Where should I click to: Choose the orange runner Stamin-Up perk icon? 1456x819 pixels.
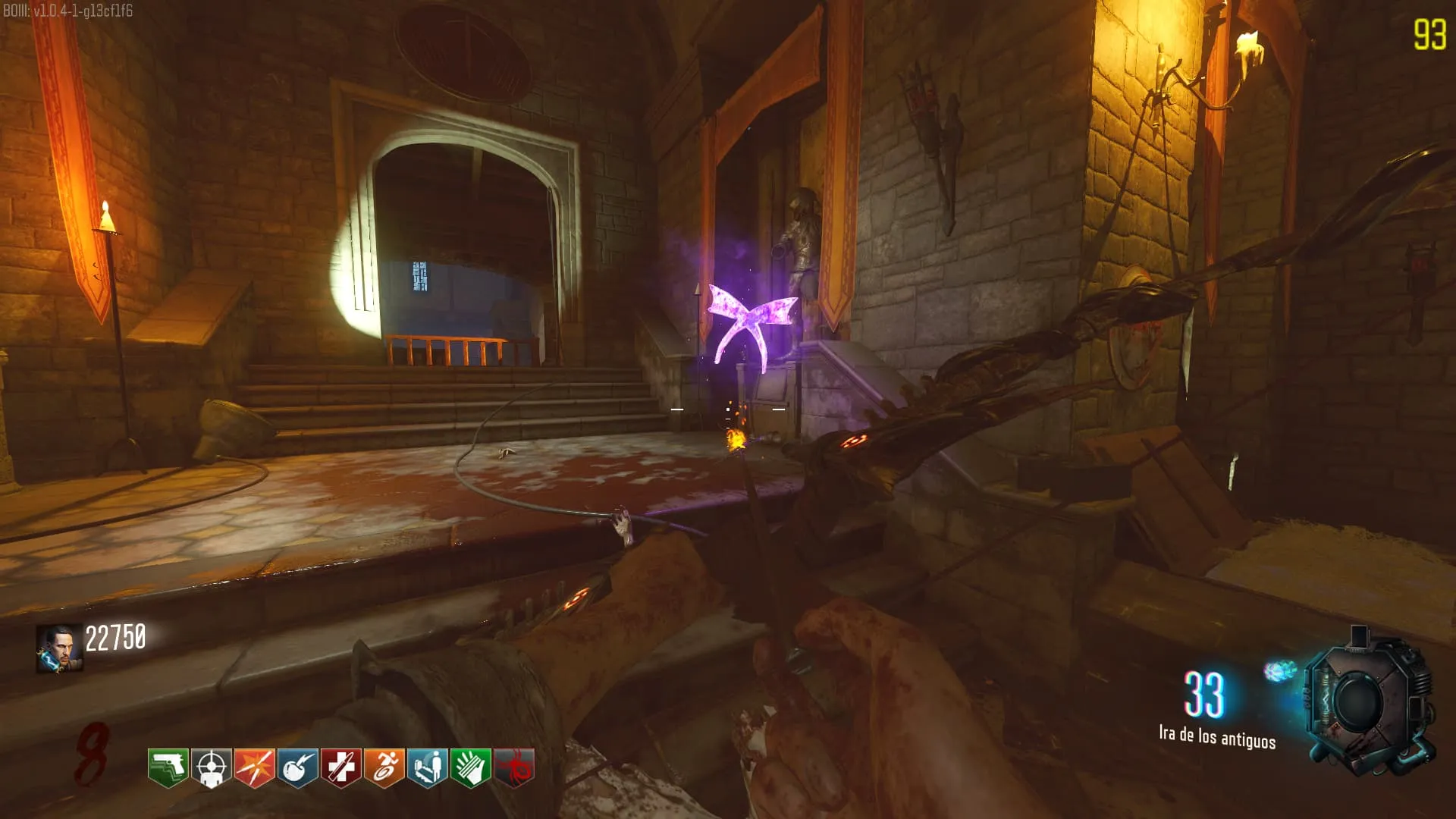[x=384, y=767]
